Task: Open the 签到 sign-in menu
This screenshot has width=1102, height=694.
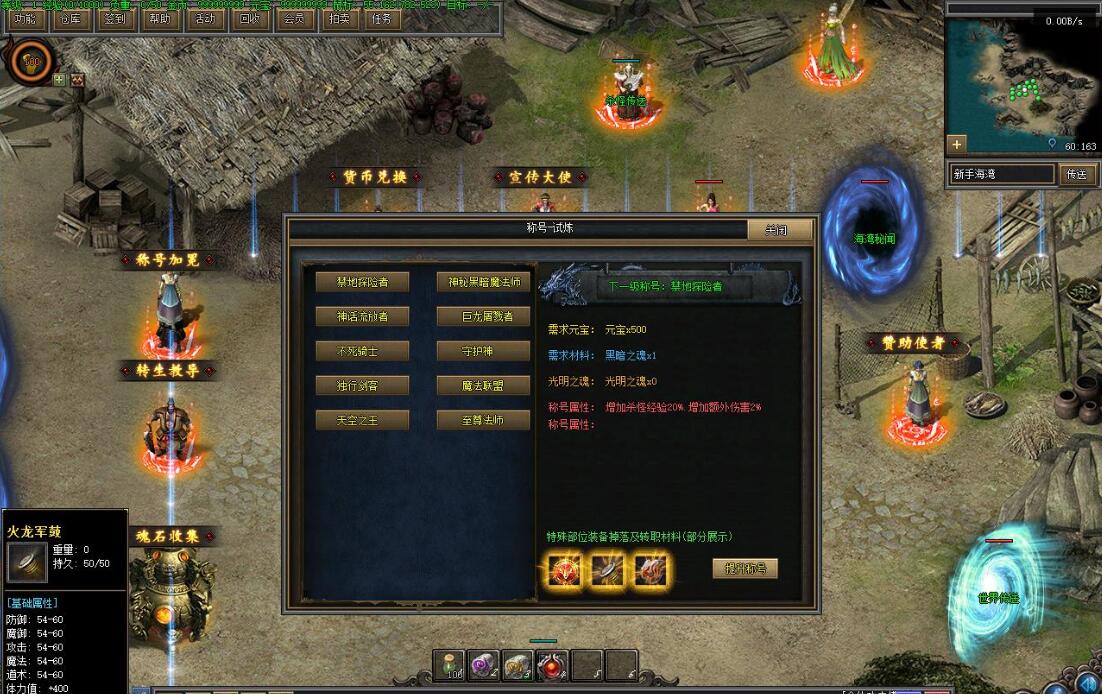Action: coord(115,20)
